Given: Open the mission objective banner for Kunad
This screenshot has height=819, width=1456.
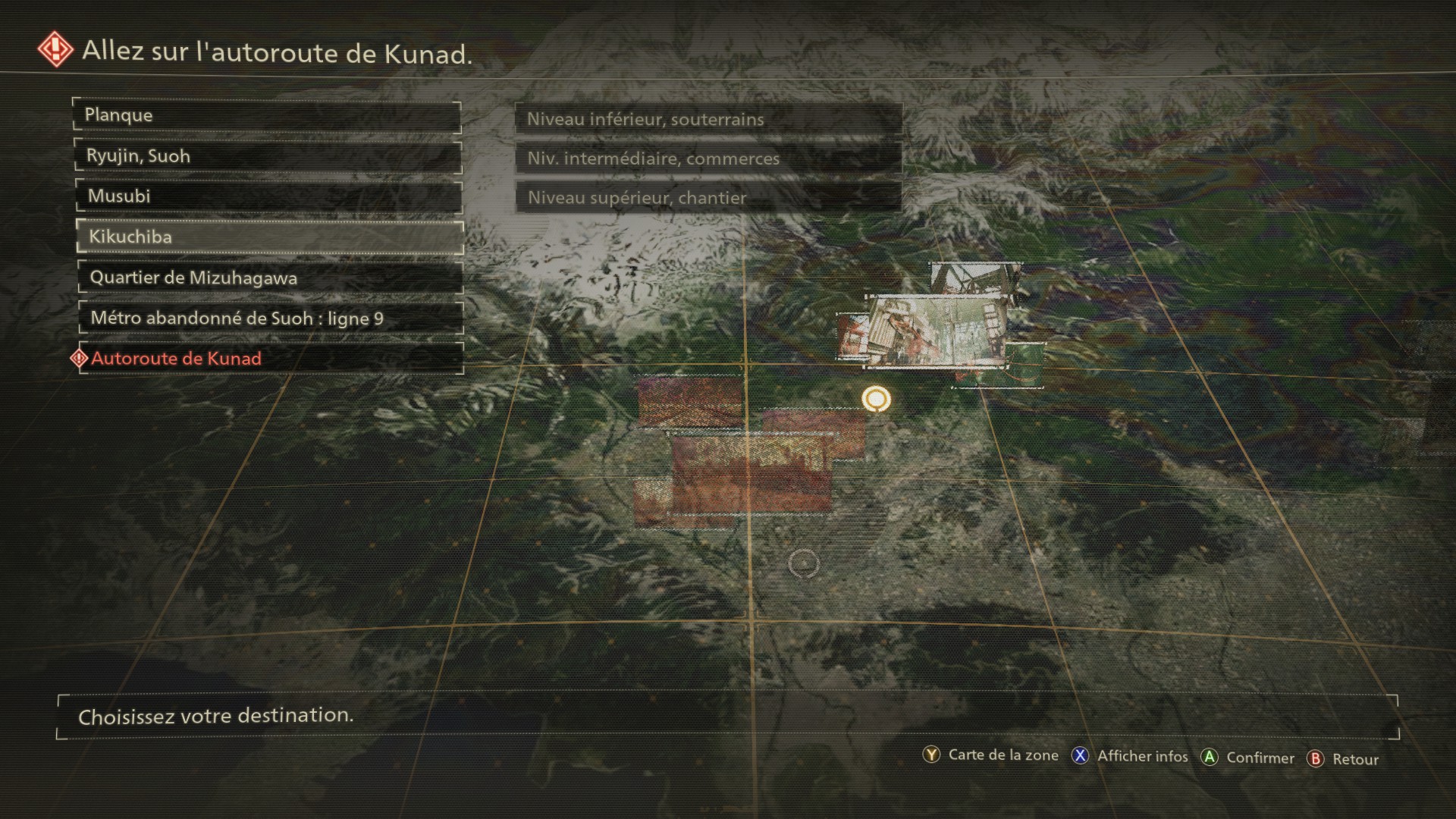Looking at the screenshot, I should click(277, 52).
